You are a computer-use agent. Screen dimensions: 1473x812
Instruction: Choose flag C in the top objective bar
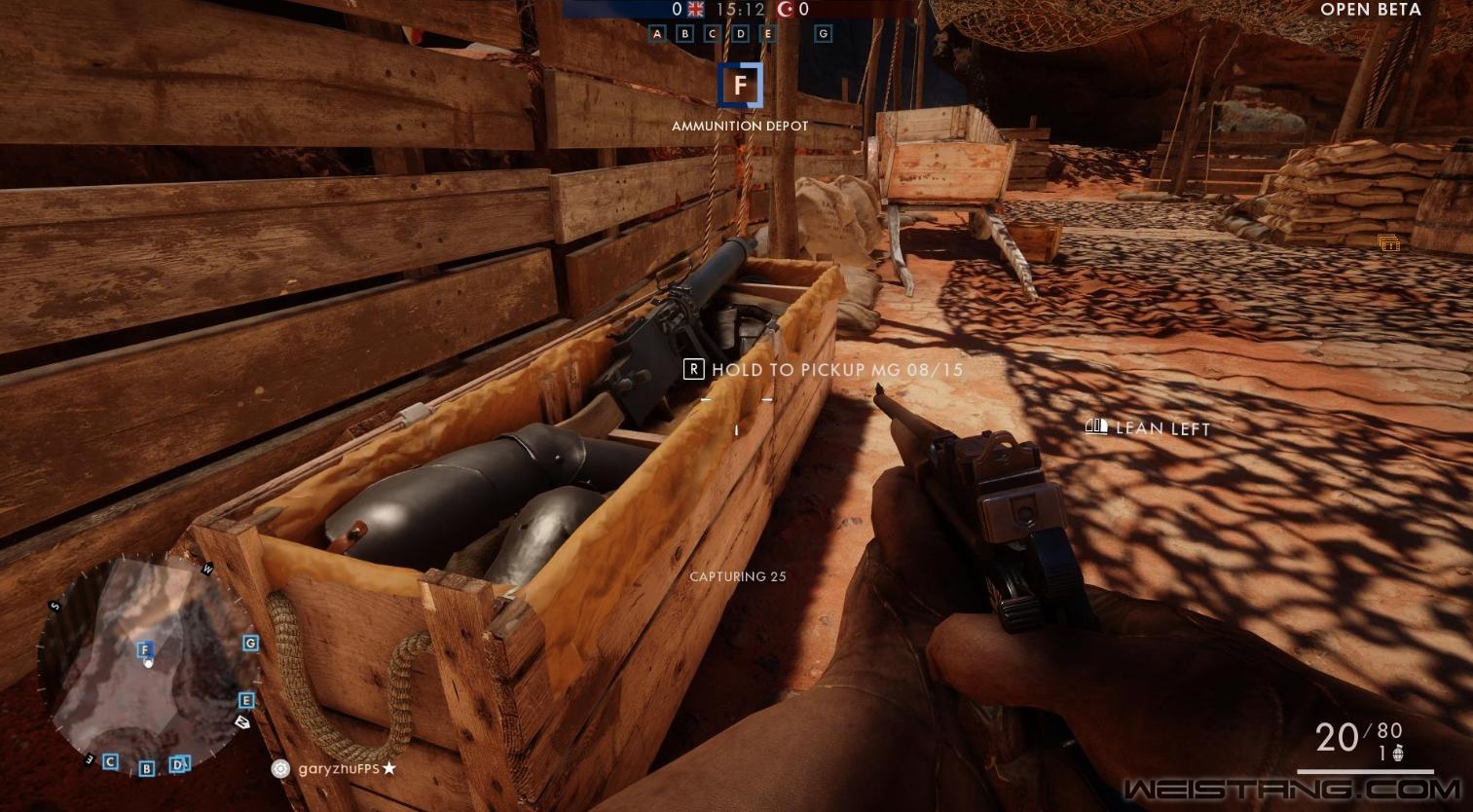tap(713, 34)
